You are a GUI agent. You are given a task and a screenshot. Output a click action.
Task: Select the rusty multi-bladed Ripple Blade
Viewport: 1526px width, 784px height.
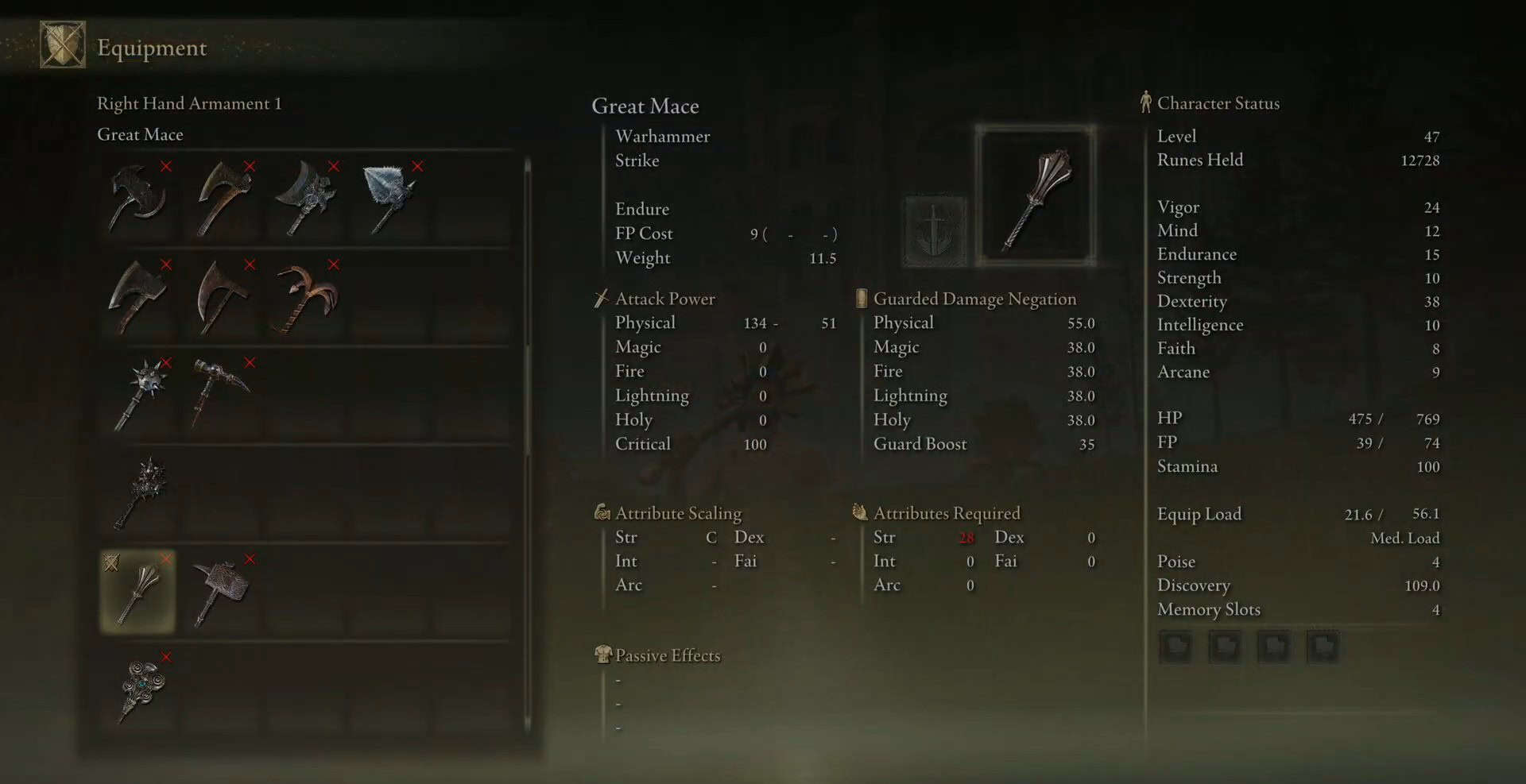coord(307,297)
